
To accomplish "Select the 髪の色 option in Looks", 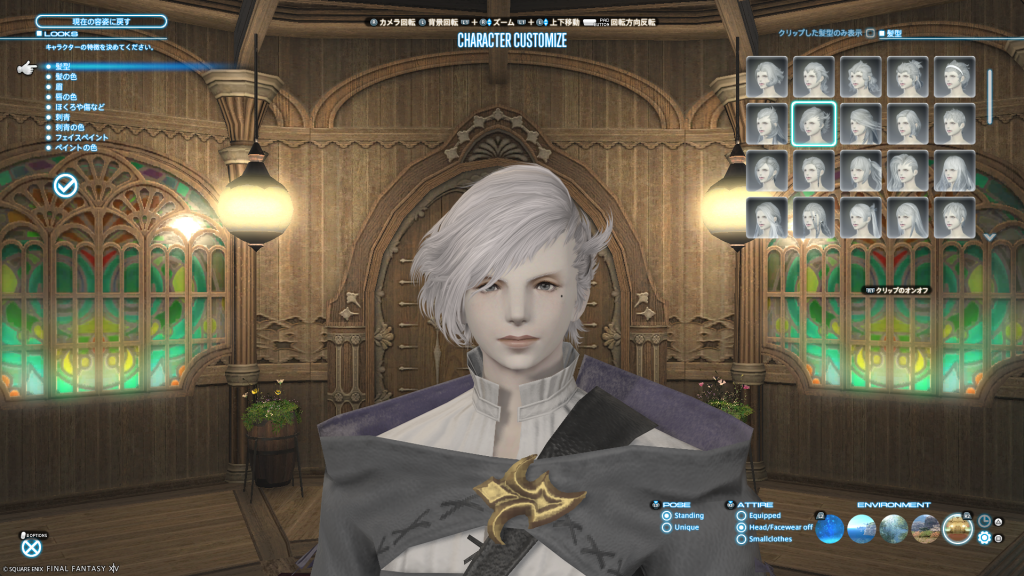I will [67, 76].
